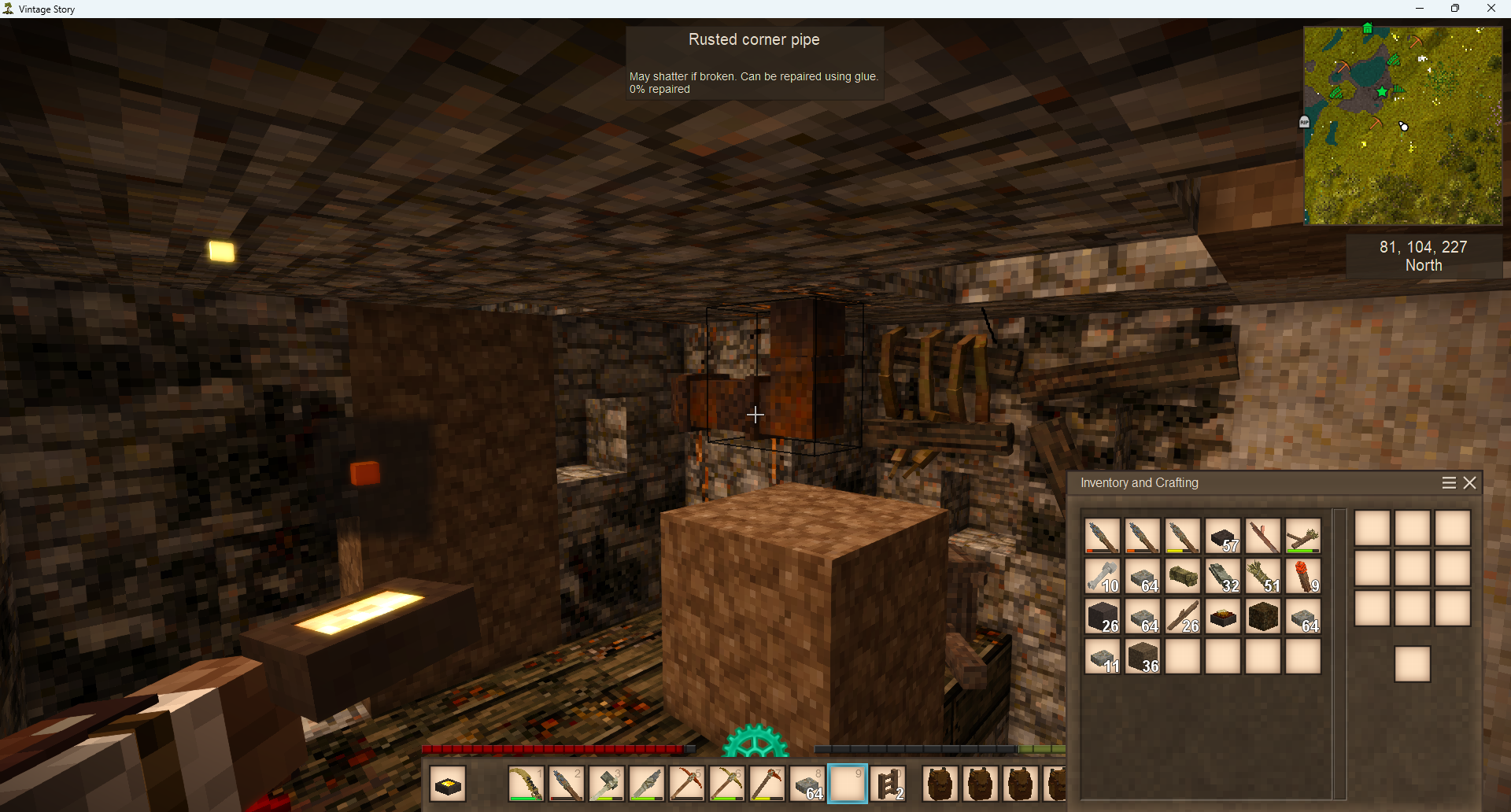Click the crafting output slot
This screenshot has height=812, width=1511.
coord(1413,664)
